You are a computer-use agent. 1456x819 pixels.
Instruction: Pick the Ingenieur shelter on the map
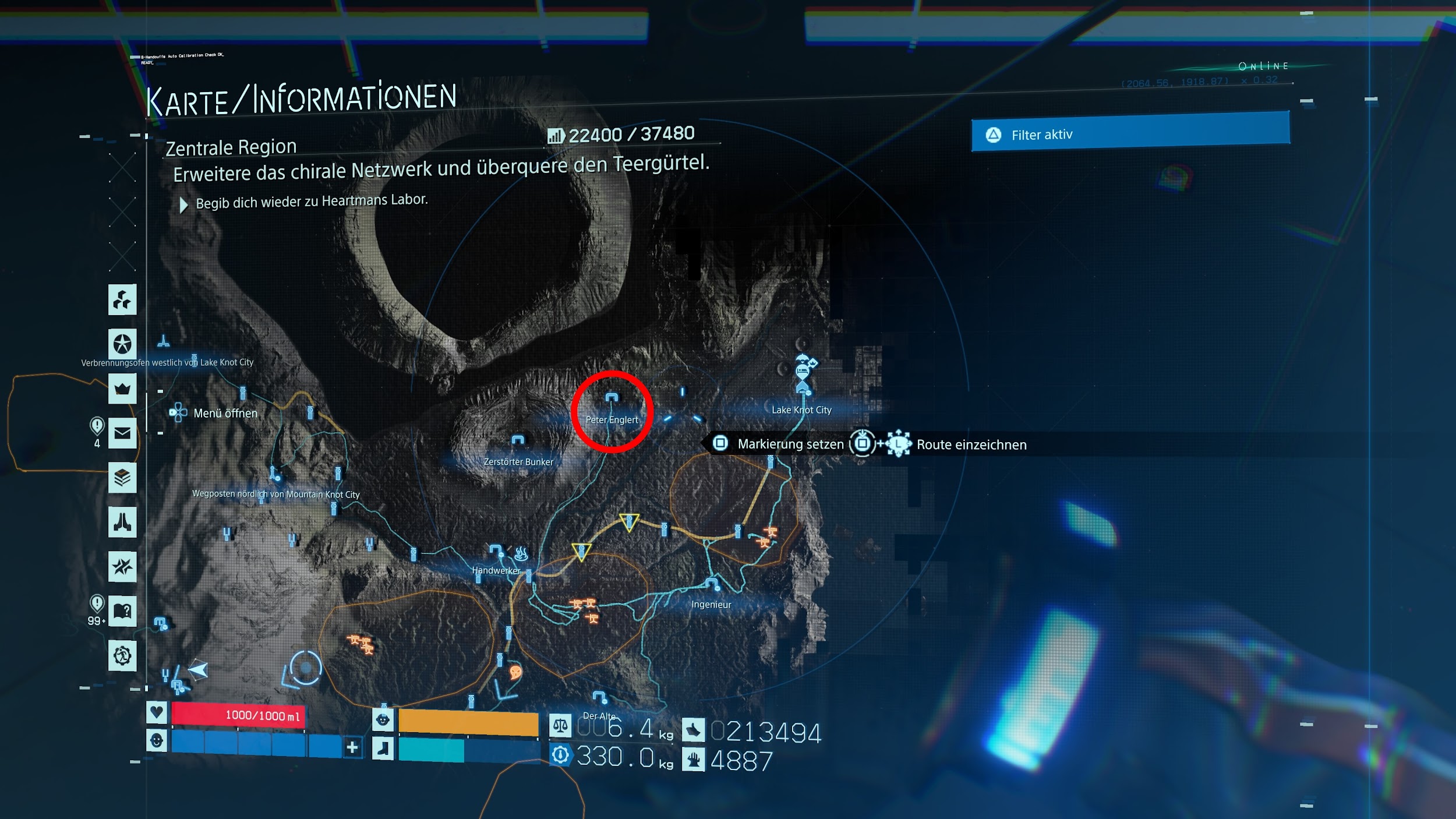pyautogui.click(x=712, y=583)
